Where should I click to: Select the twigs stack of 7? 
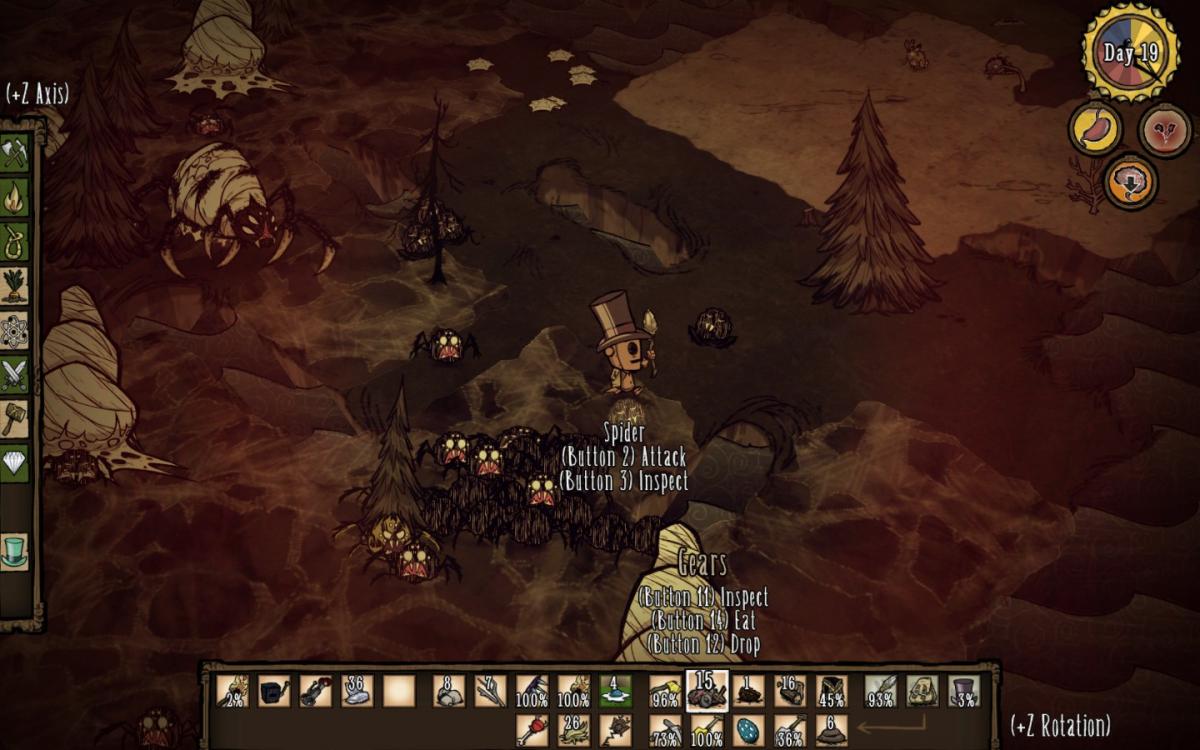490,691
